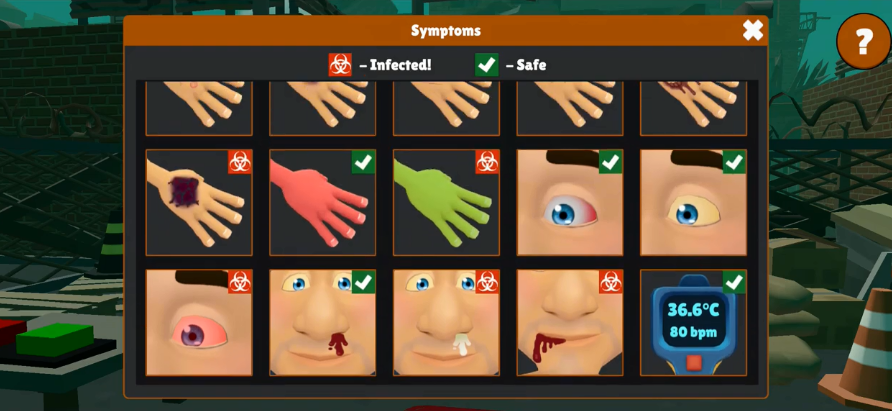This screenshot has width=892, height=411.
Task: Choose the red hand symptom tile
Action: 322,202
